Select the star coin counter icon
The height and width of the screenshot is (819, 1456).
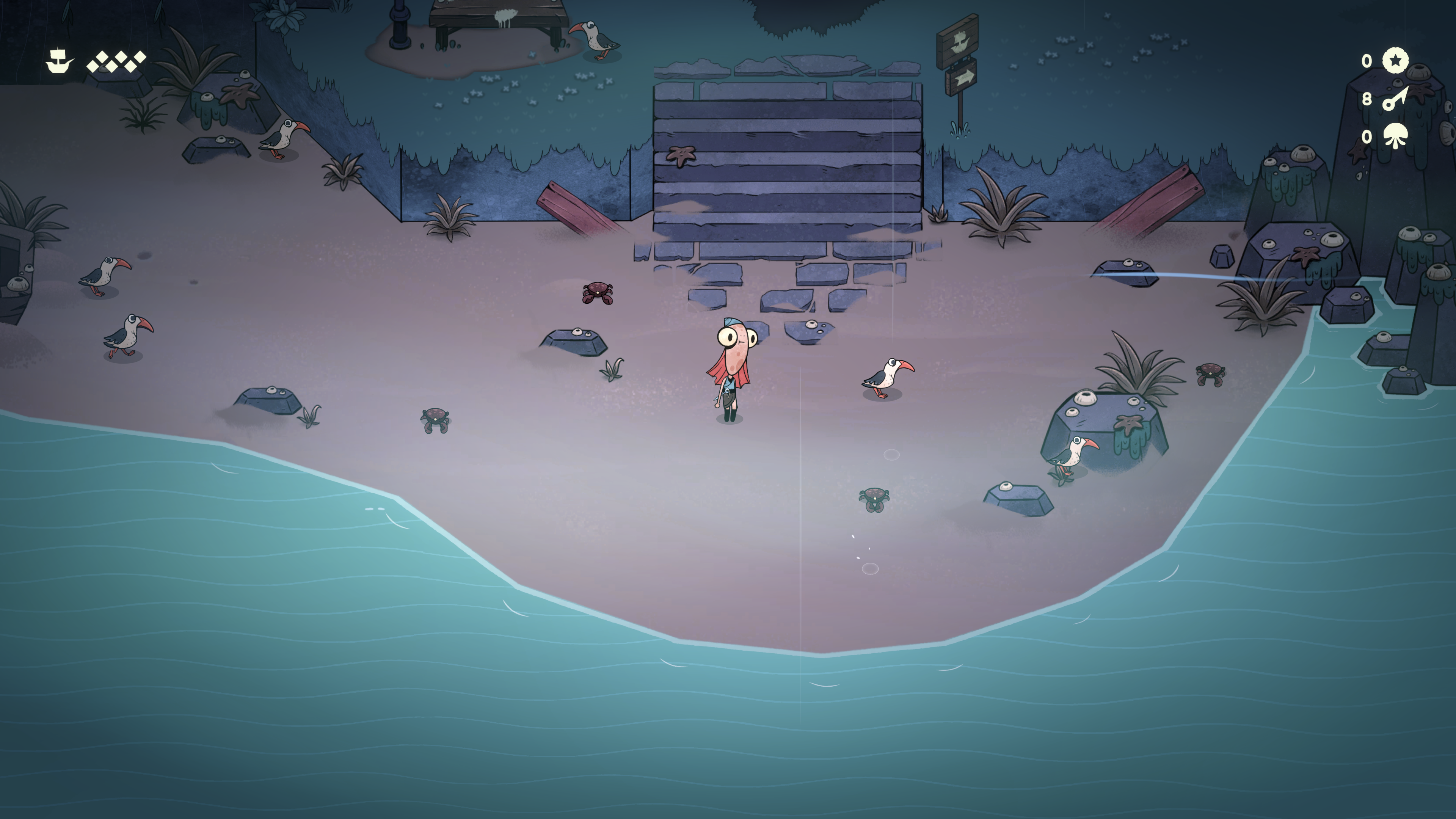coord(1395,61)
